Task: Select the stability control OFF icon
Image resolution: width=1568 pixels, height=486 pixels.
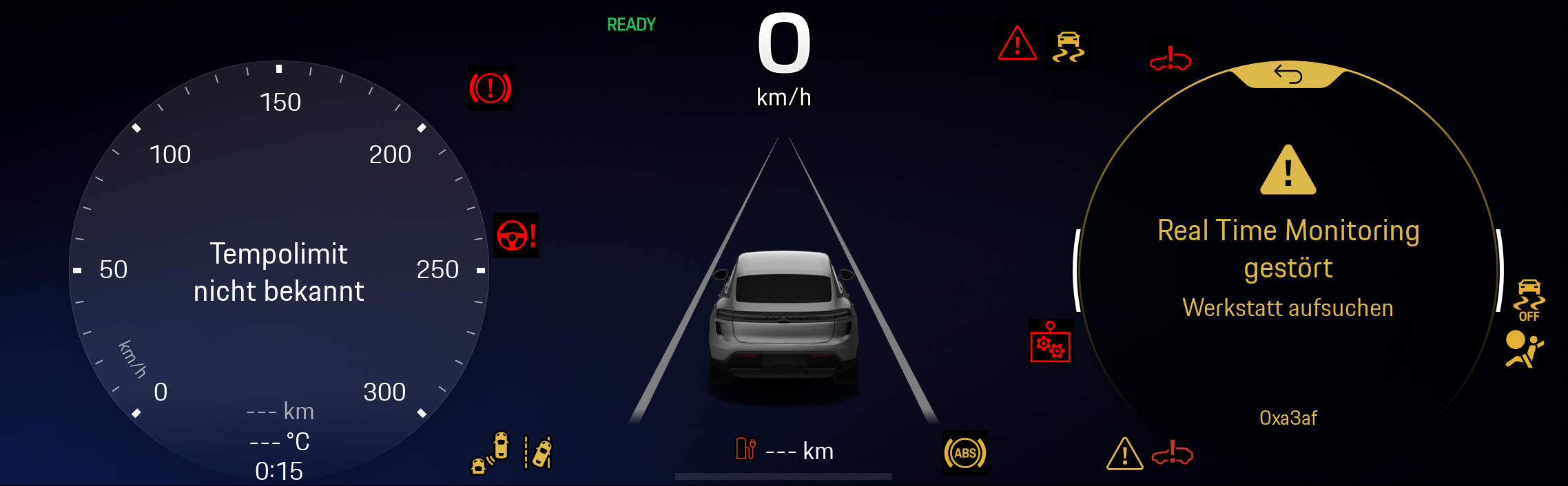Action: (1529, 300)
